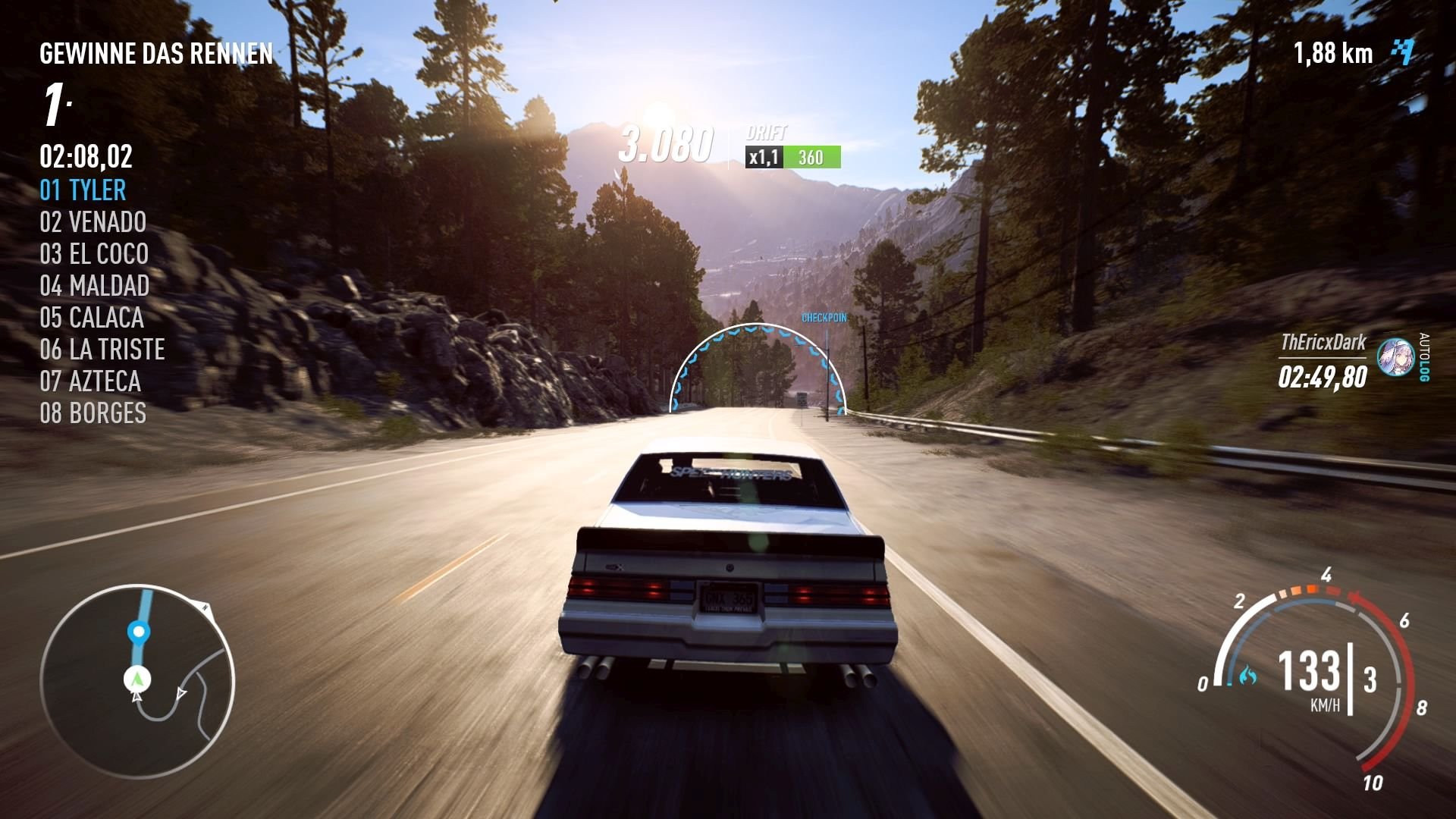Image resolution: width=1456 pixels, height=819 pixels.
Task: Select the 01 TYLER leaderboard entry
Action: tap(82, 190)
